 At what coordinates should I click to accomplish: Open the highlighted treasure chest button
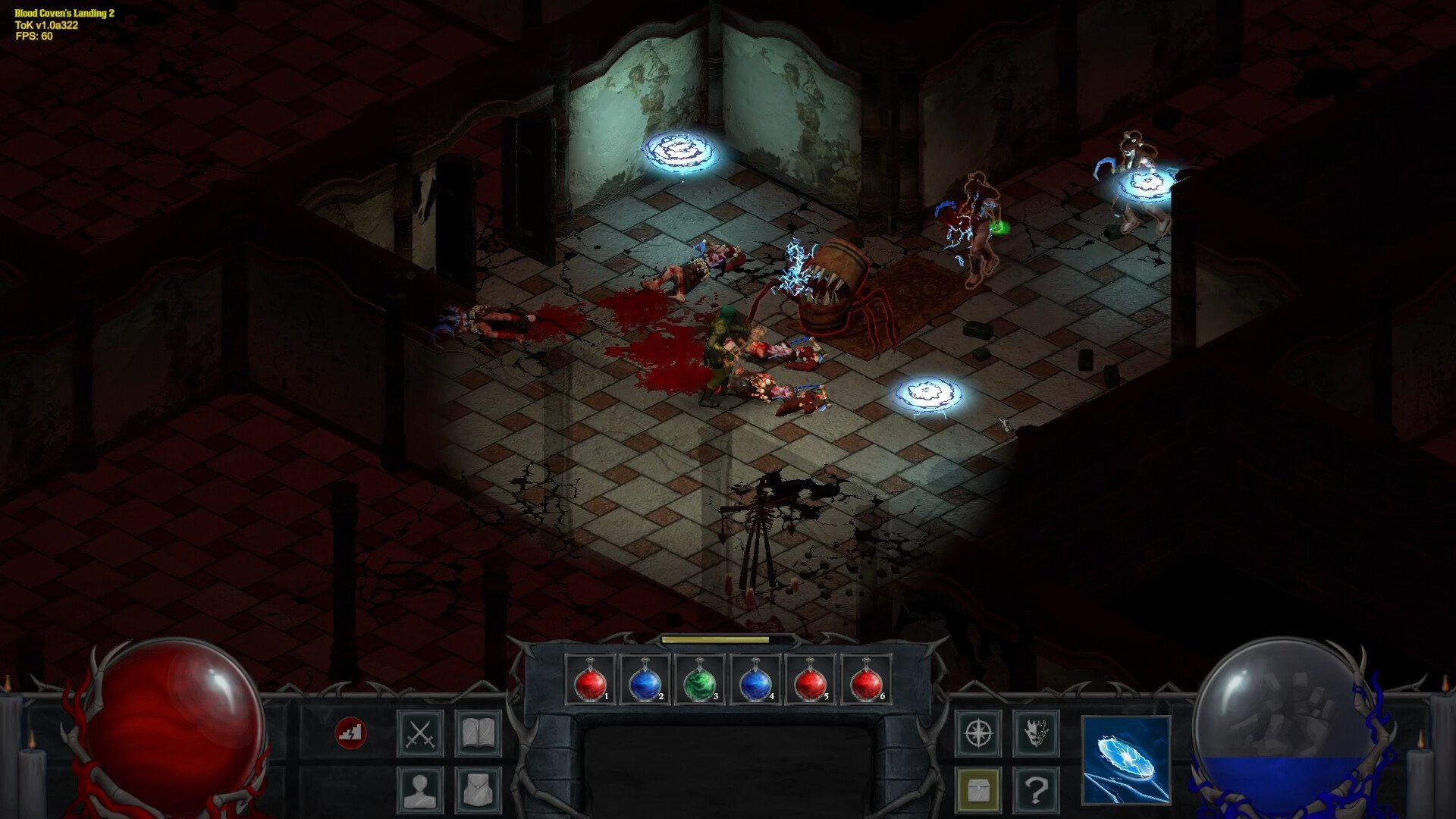(978, 789)
